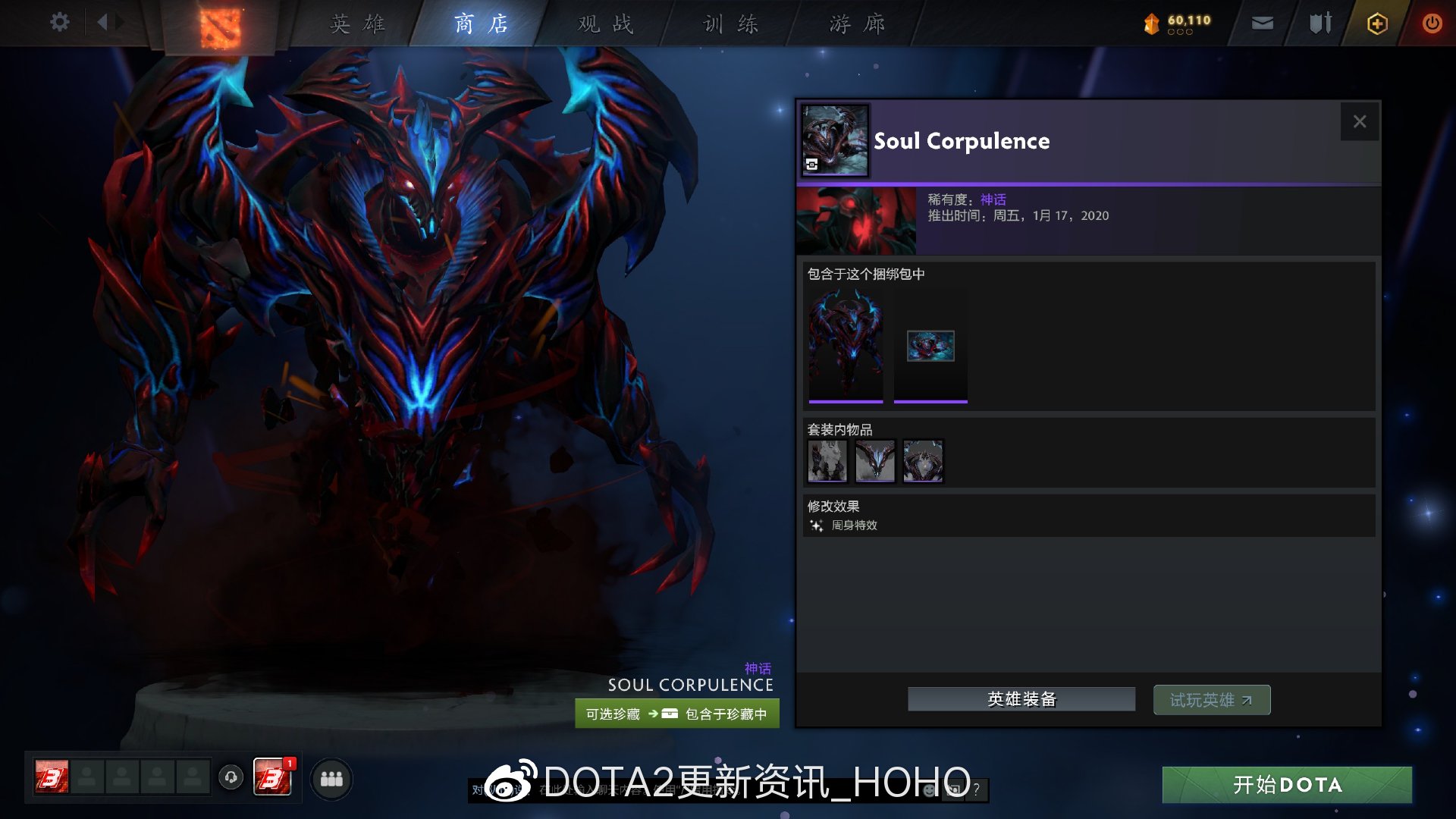This screenshot has width=1456, height=819.
Task: Open the friends list icon
Action: [x=331, y=778]
